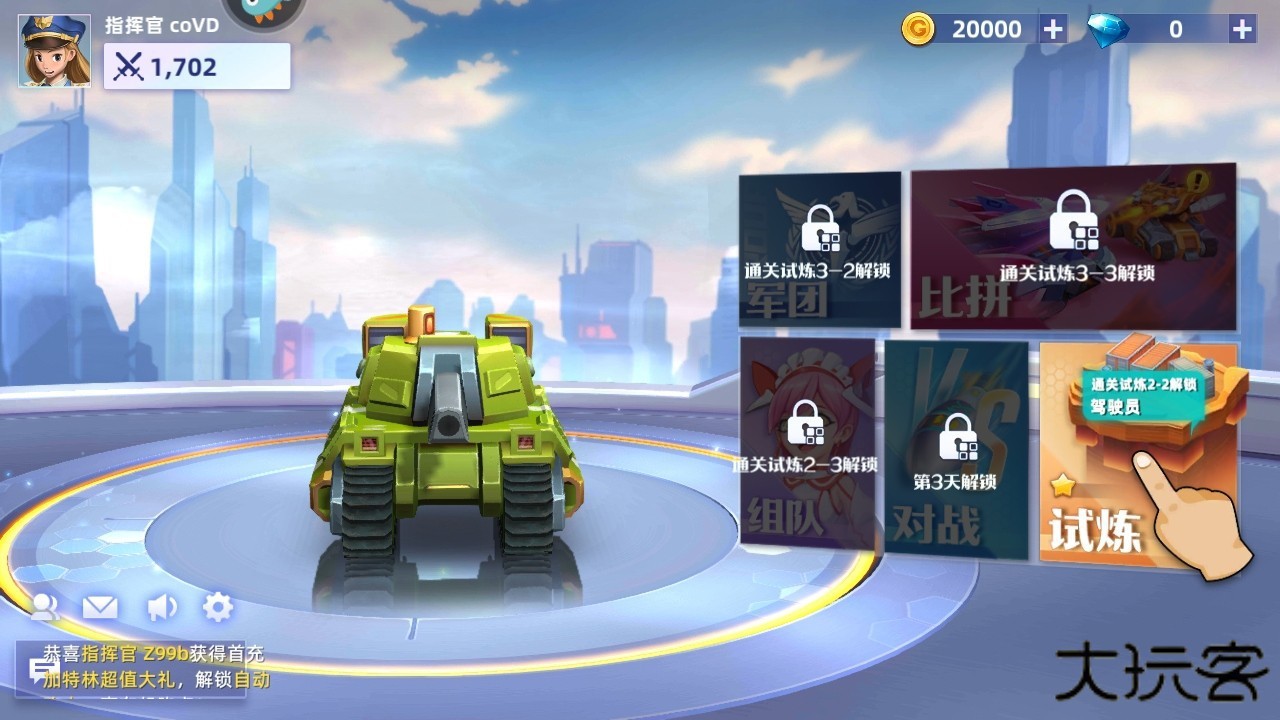Open the chat message box
Screen dimensions: 1280x720
[x=130, y=667]
